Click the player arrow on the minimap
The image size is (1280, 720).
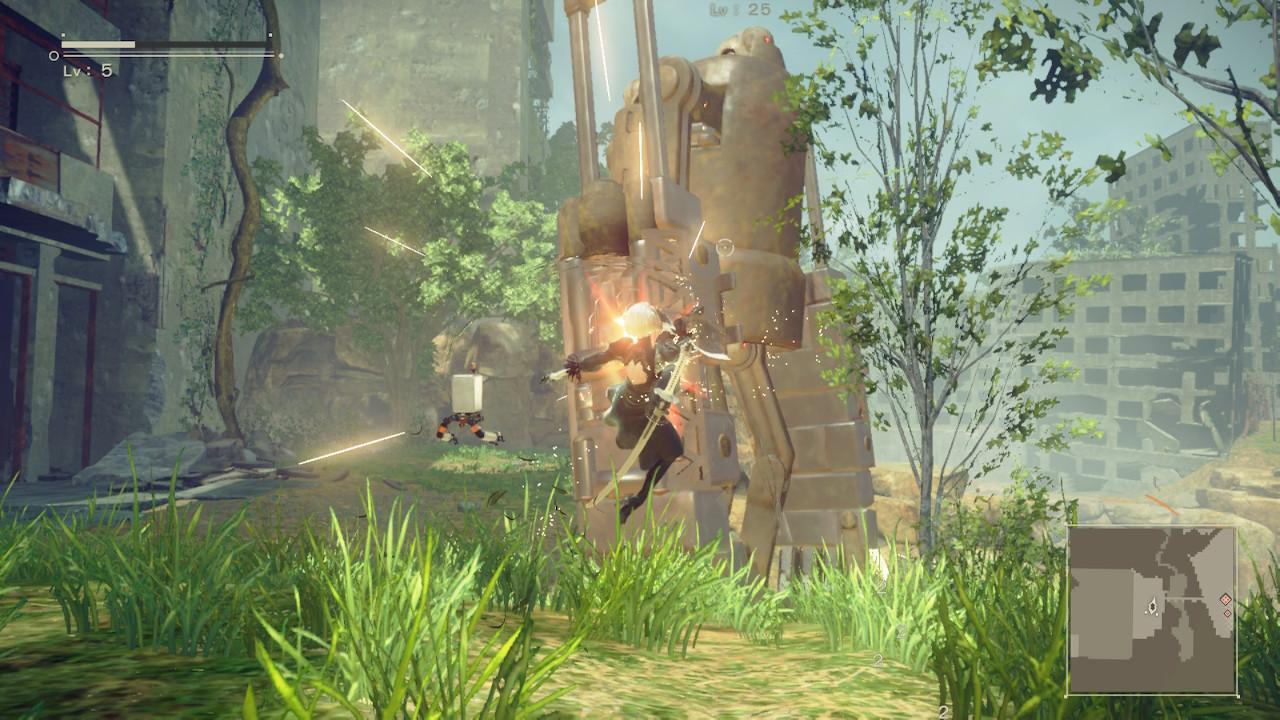click(x=1153, y=606)
